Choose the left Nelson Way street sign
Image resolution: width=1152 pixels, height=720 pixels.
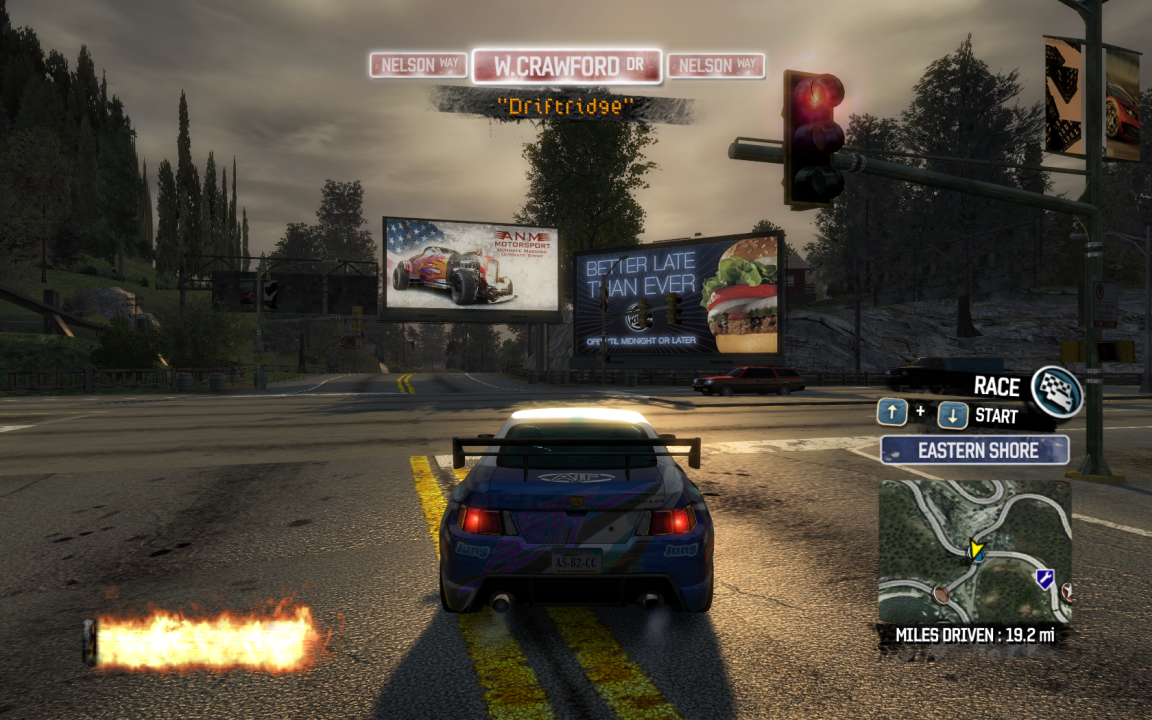point(418,66)
